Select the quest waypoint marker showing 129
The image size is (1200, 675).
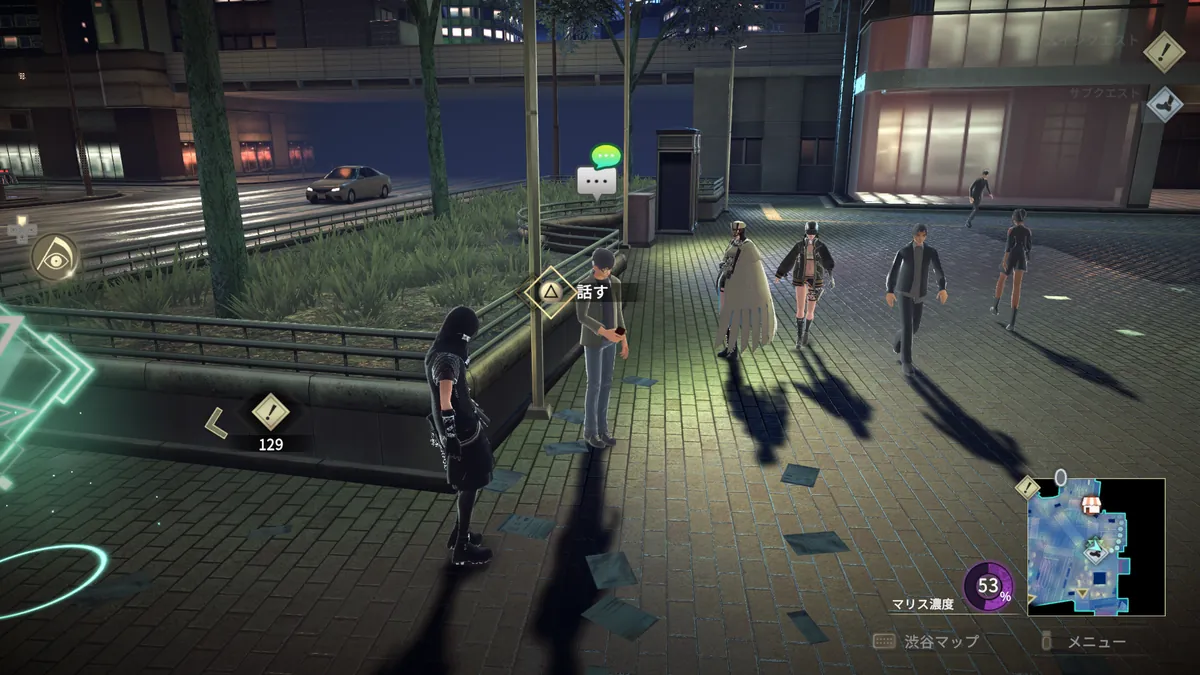[x=269, y=410]
